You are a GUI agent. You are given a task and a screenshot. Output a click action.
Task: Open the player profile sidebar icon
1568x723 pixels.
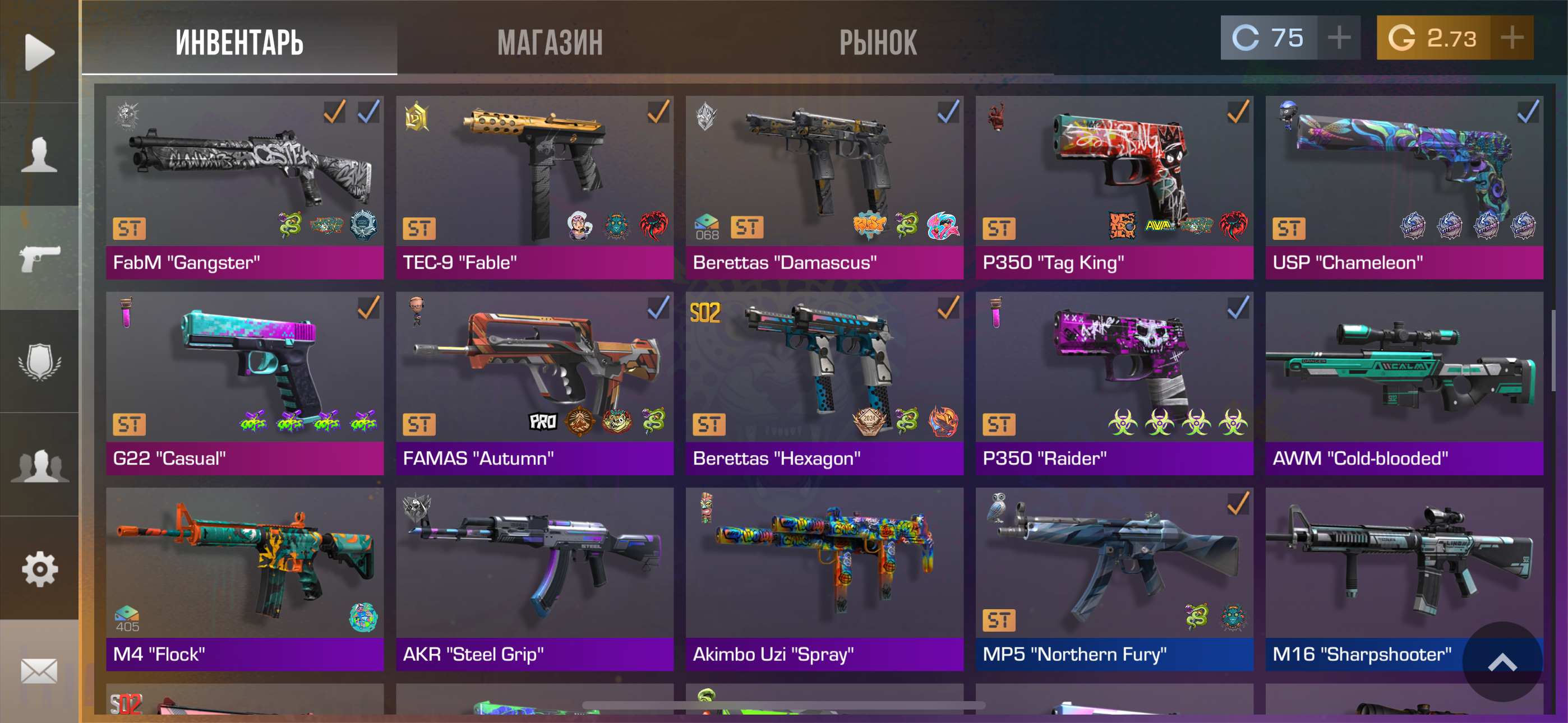tap(40, 155)
